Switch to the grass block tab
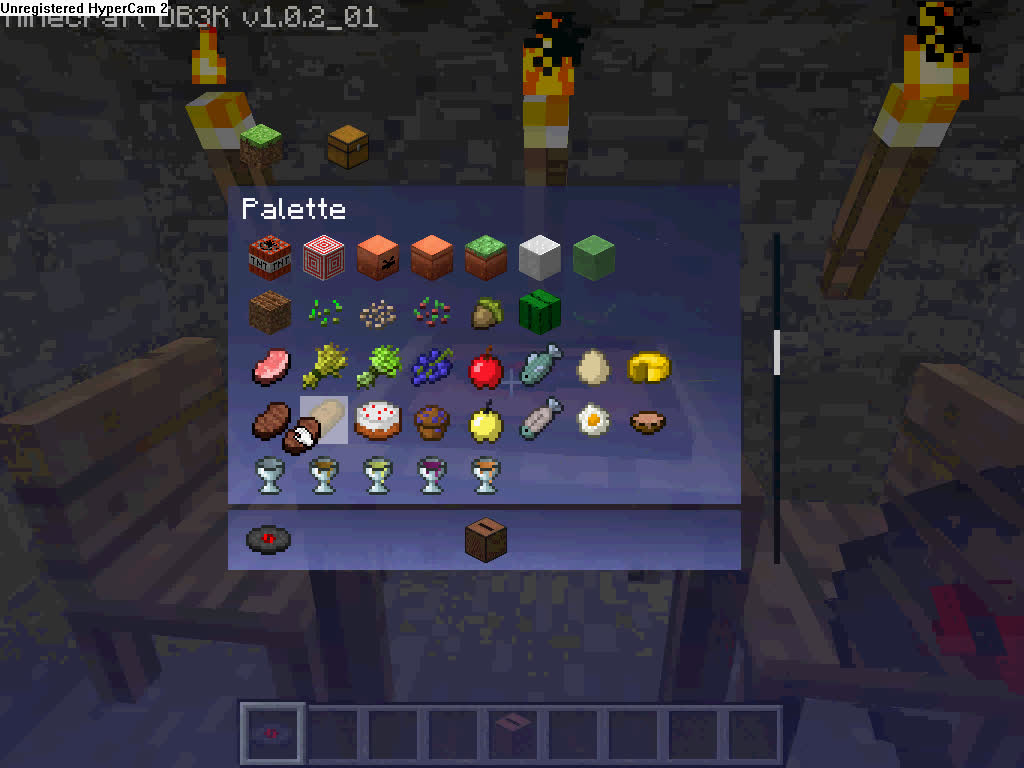The width and height of the screenshot is (1024, 768). 261,146
